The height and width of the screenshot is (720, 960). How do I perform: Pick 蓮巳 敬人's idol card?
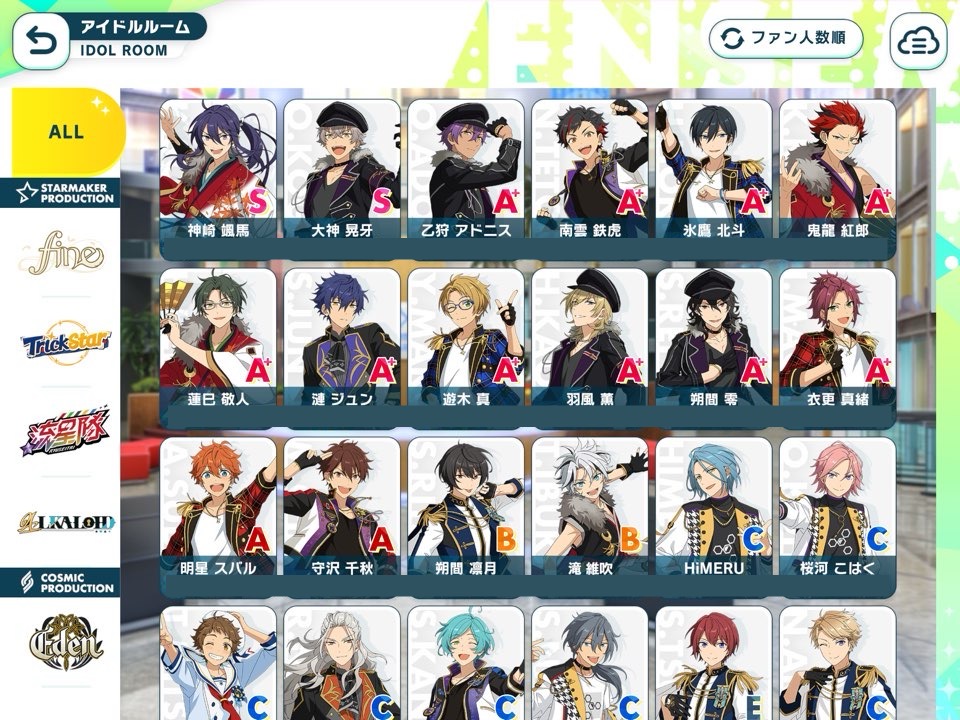point(218,339)
